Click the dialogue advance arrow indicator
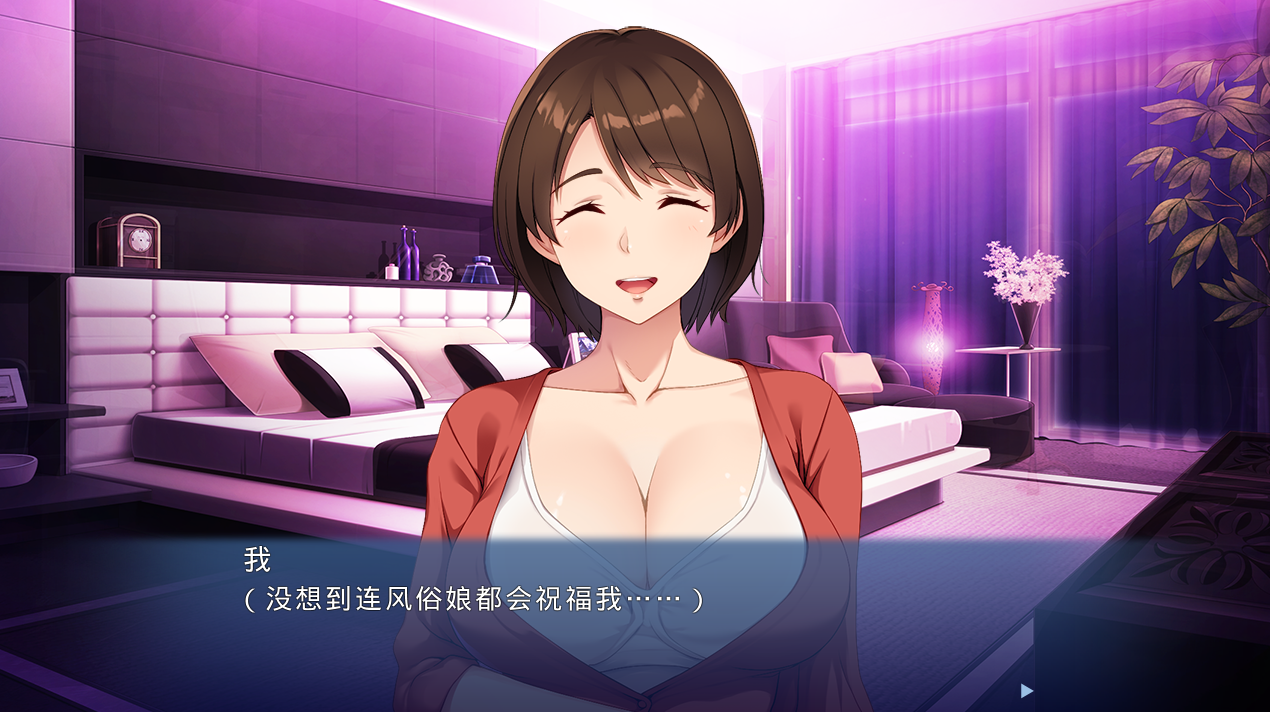The image size is (1270, 712). [x=1026, y=690]
